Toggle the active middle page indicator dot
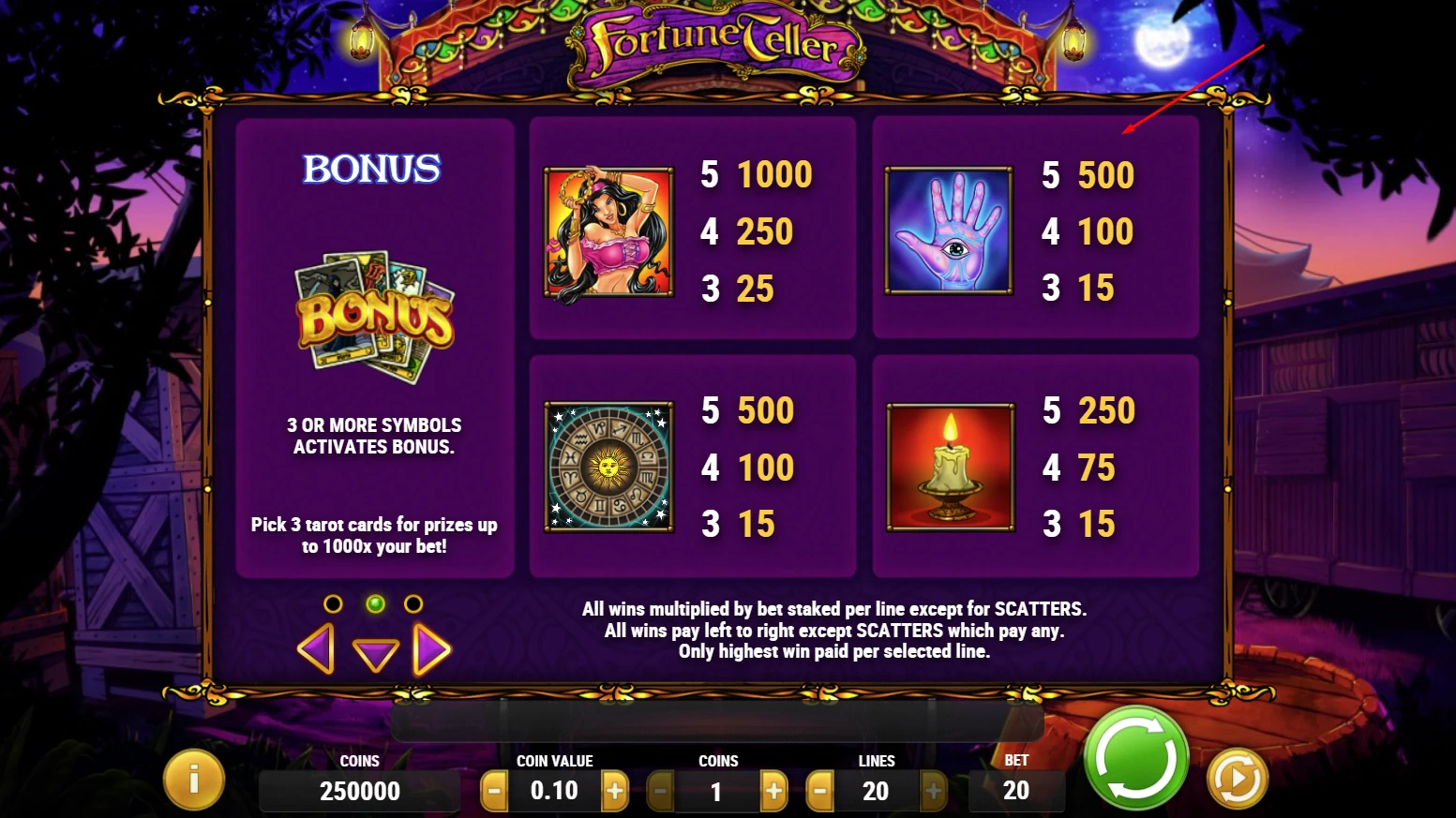 [376, 604]
